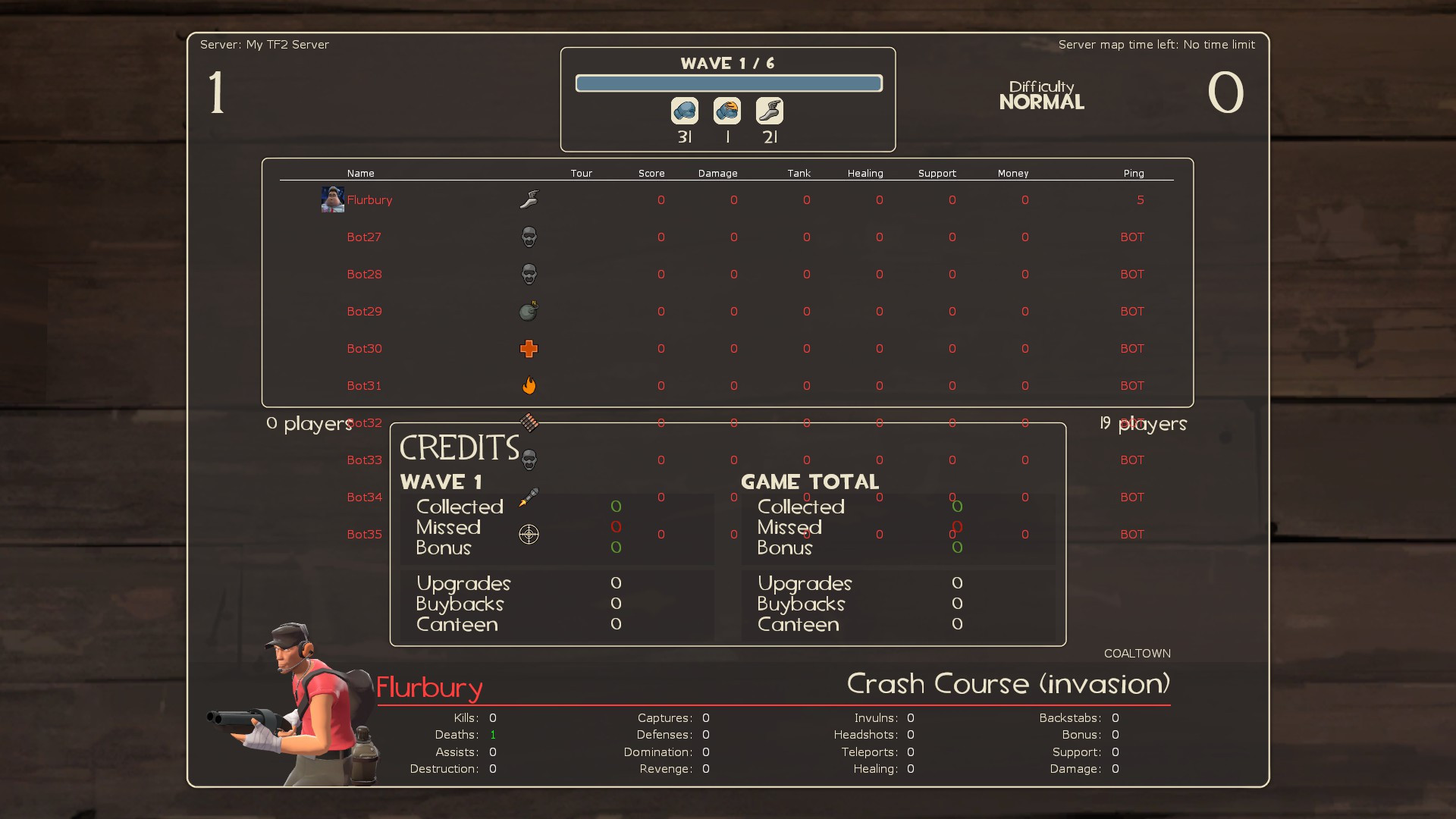Select the Scout class icon next to Flurbury

(529, 199)
